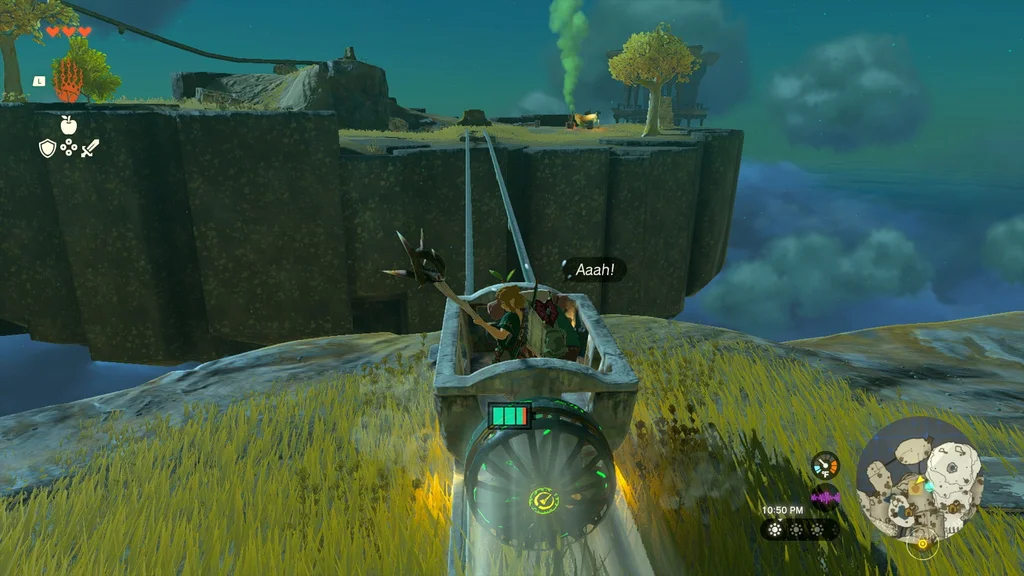Viewport: 1024px width, 576px height.
Task: Open the shield quick-select icon
Action: click(x=47, y=148)
